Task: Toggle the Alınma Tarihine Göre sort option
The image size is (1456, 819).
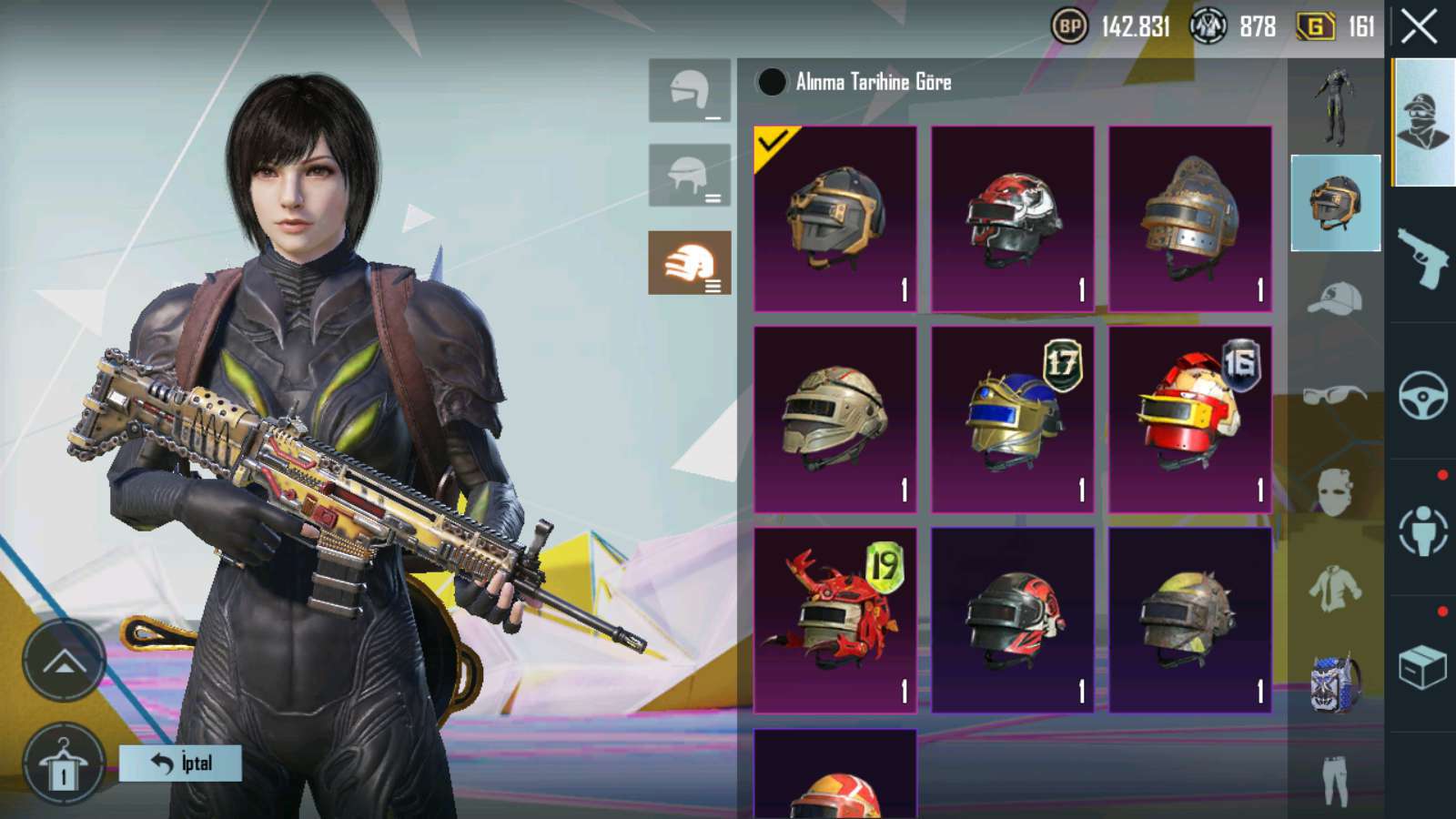Action: pos(772,82)
